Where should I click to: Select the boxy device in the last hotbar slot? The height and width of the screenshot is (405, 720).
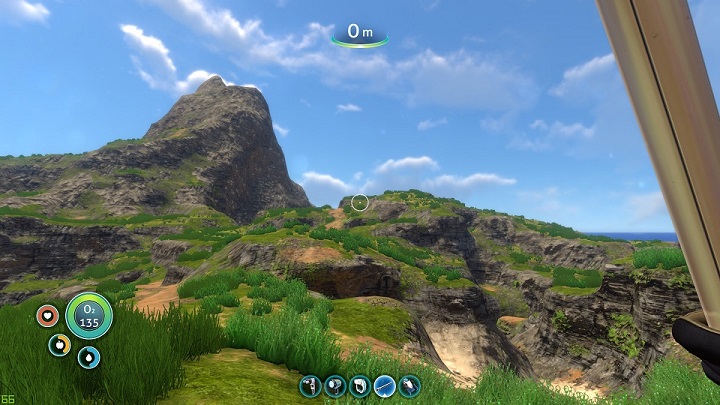[410, 385]
